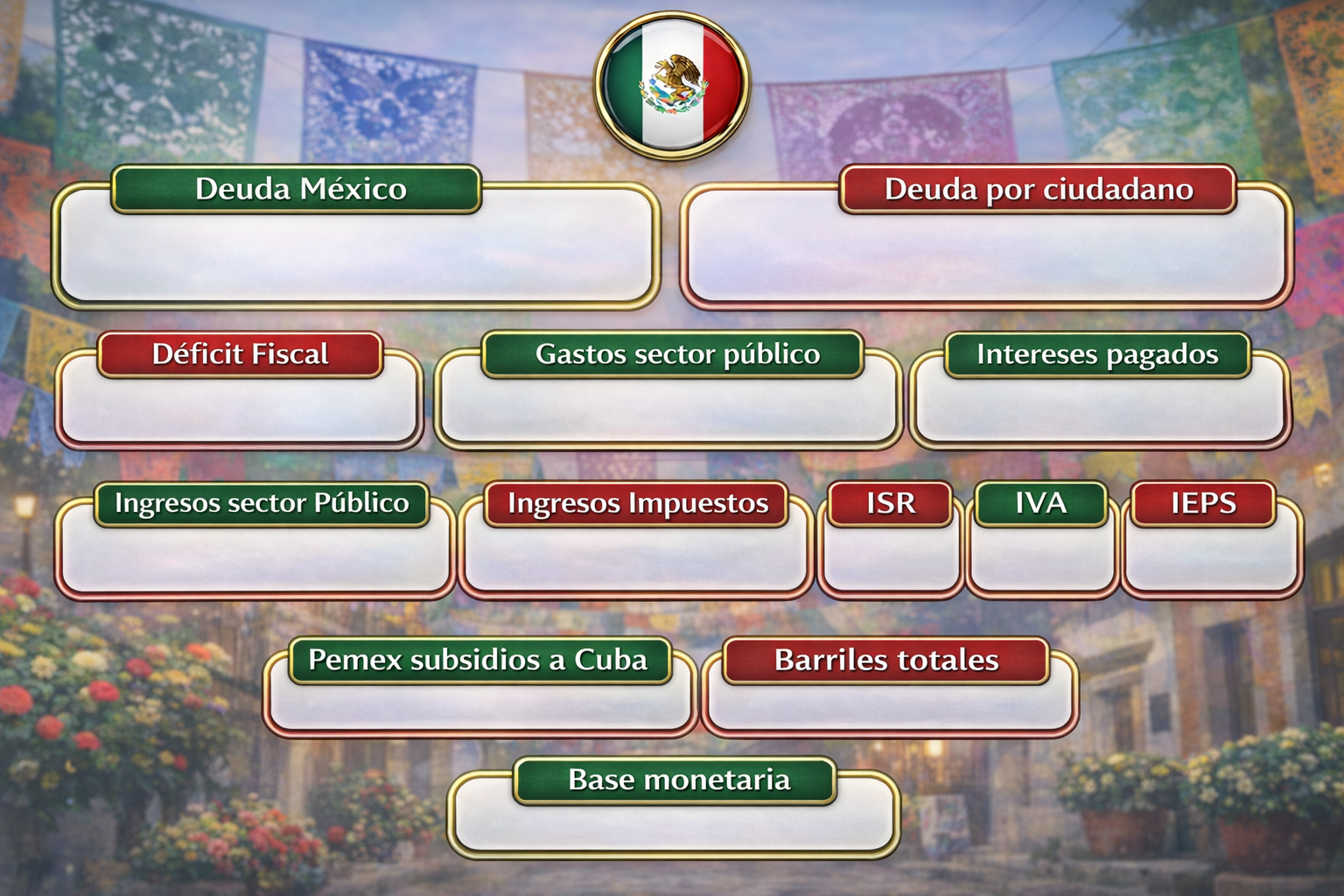The width and height of the screenshot is (1344, 896).
Task: Toggle the Déficit Fiscal display
Action: pos(242,354)
